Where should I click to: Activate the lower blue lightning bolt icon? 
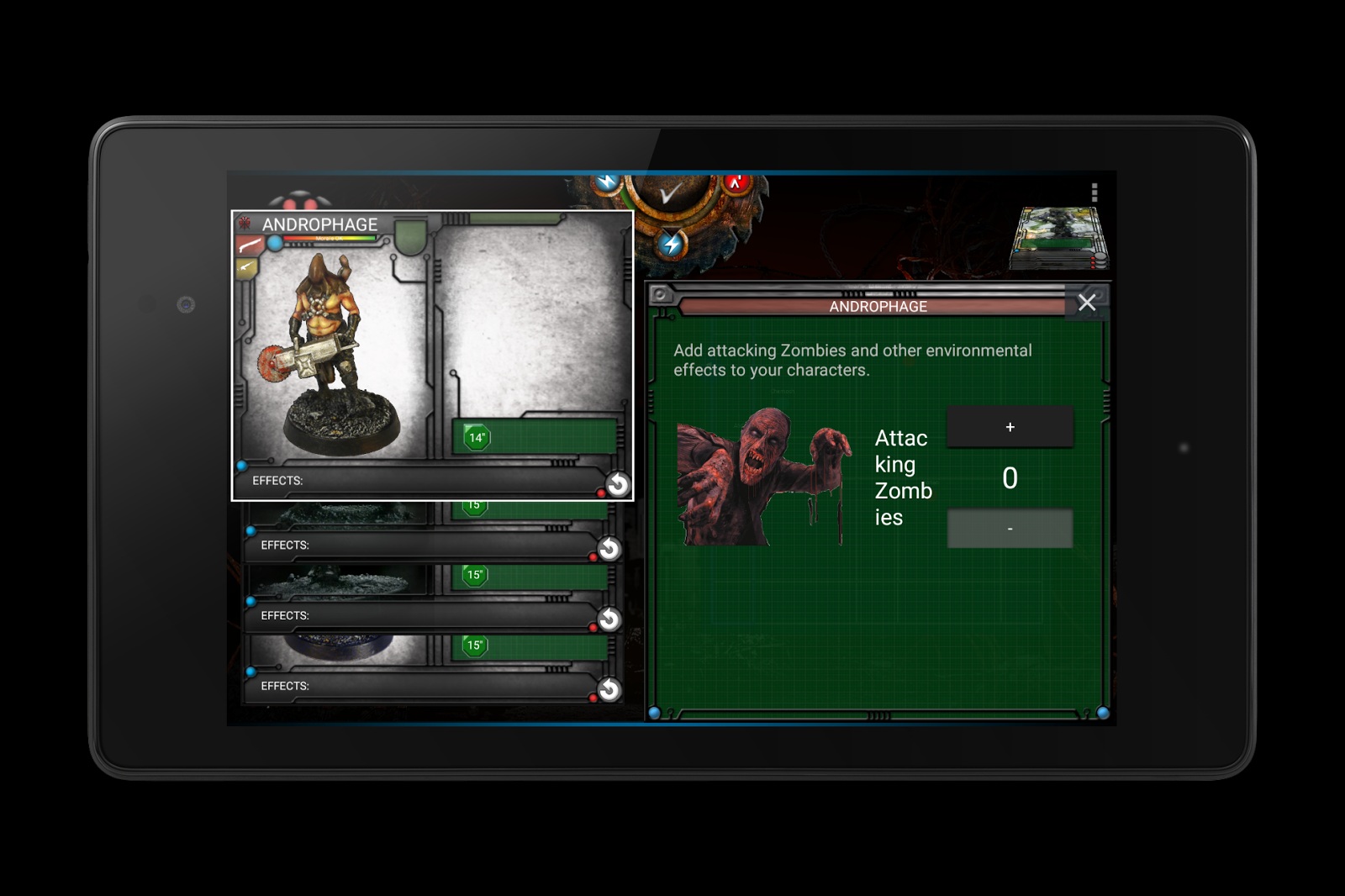672,244
